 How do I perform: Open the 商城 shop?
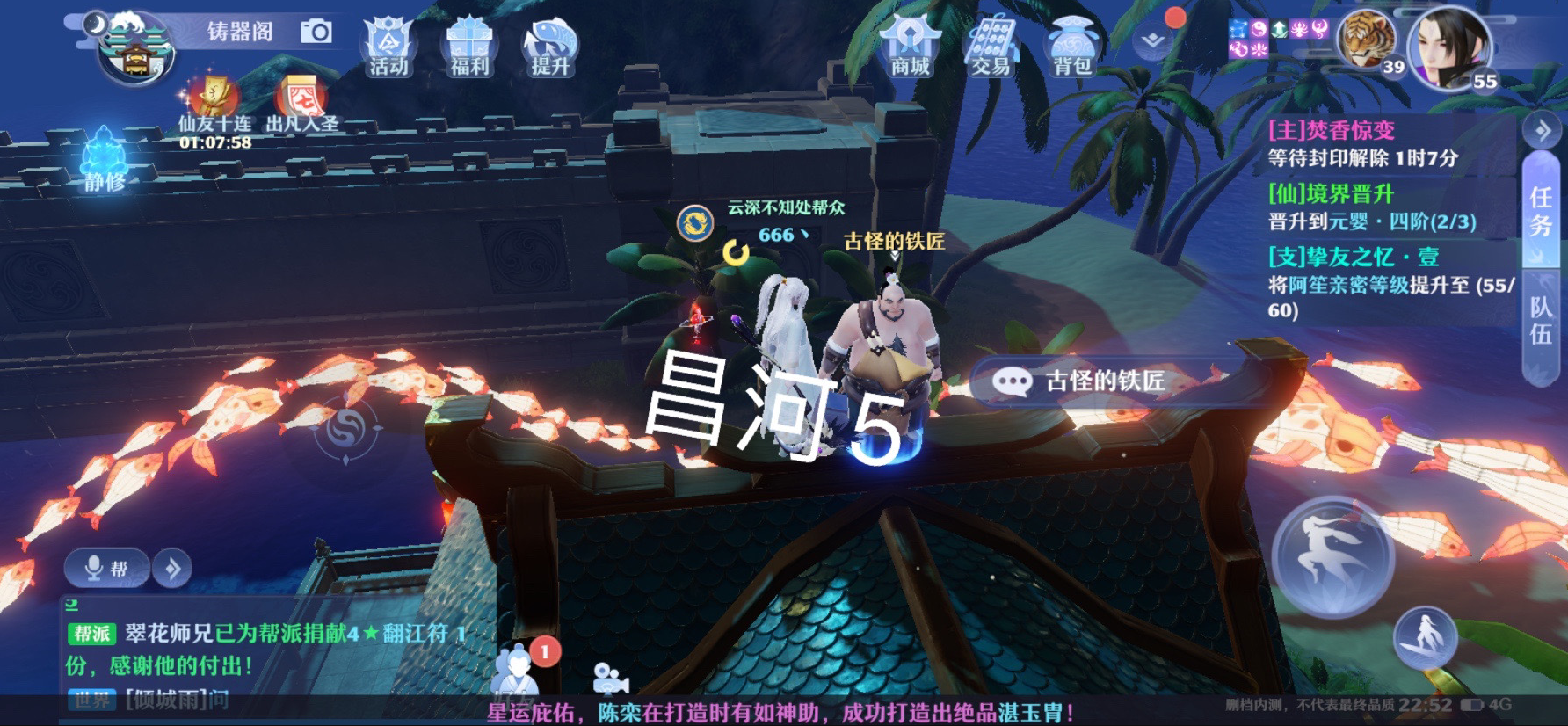(910, 47)
